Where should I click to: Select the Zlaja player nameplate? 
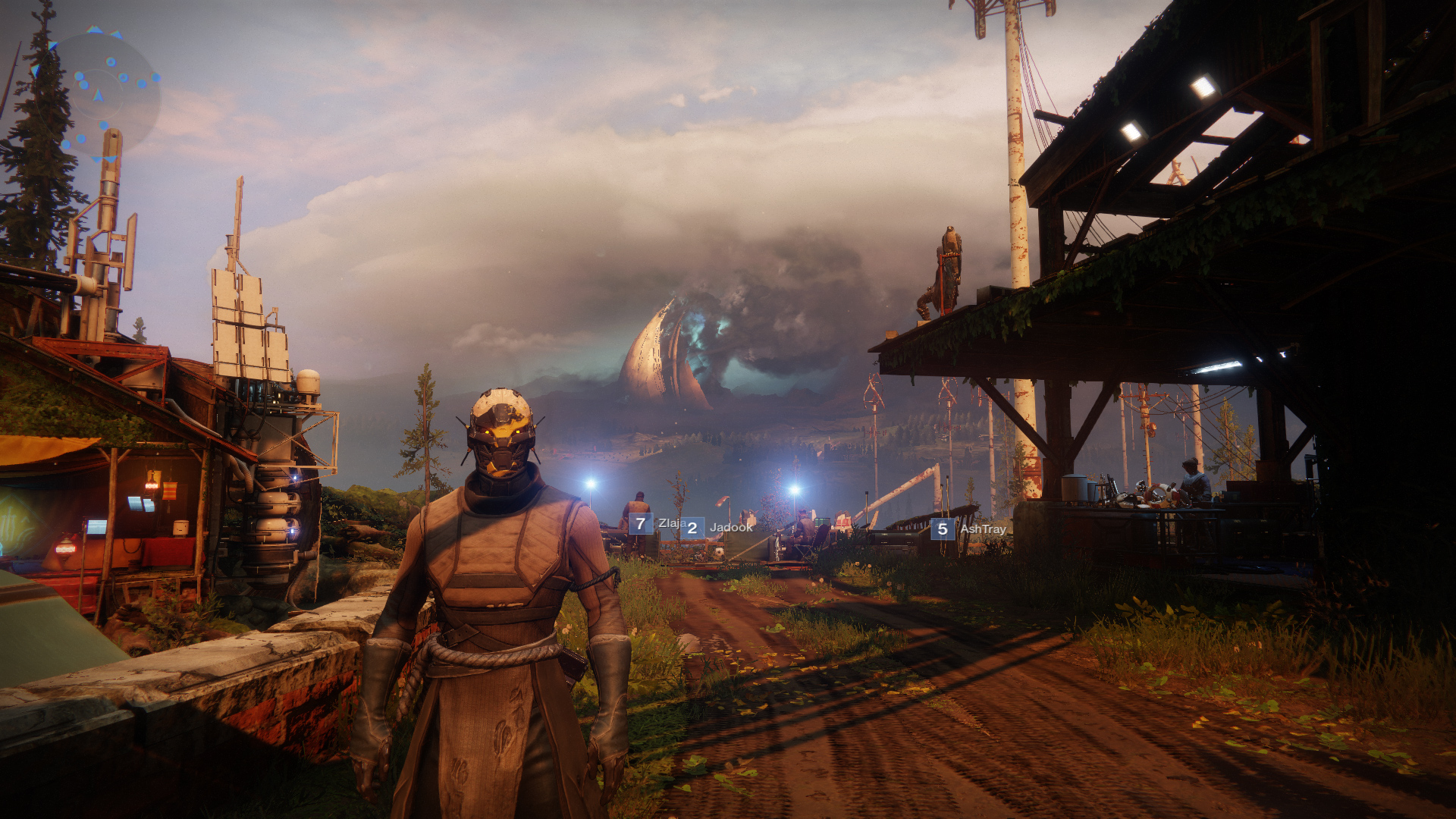[657, 523]
